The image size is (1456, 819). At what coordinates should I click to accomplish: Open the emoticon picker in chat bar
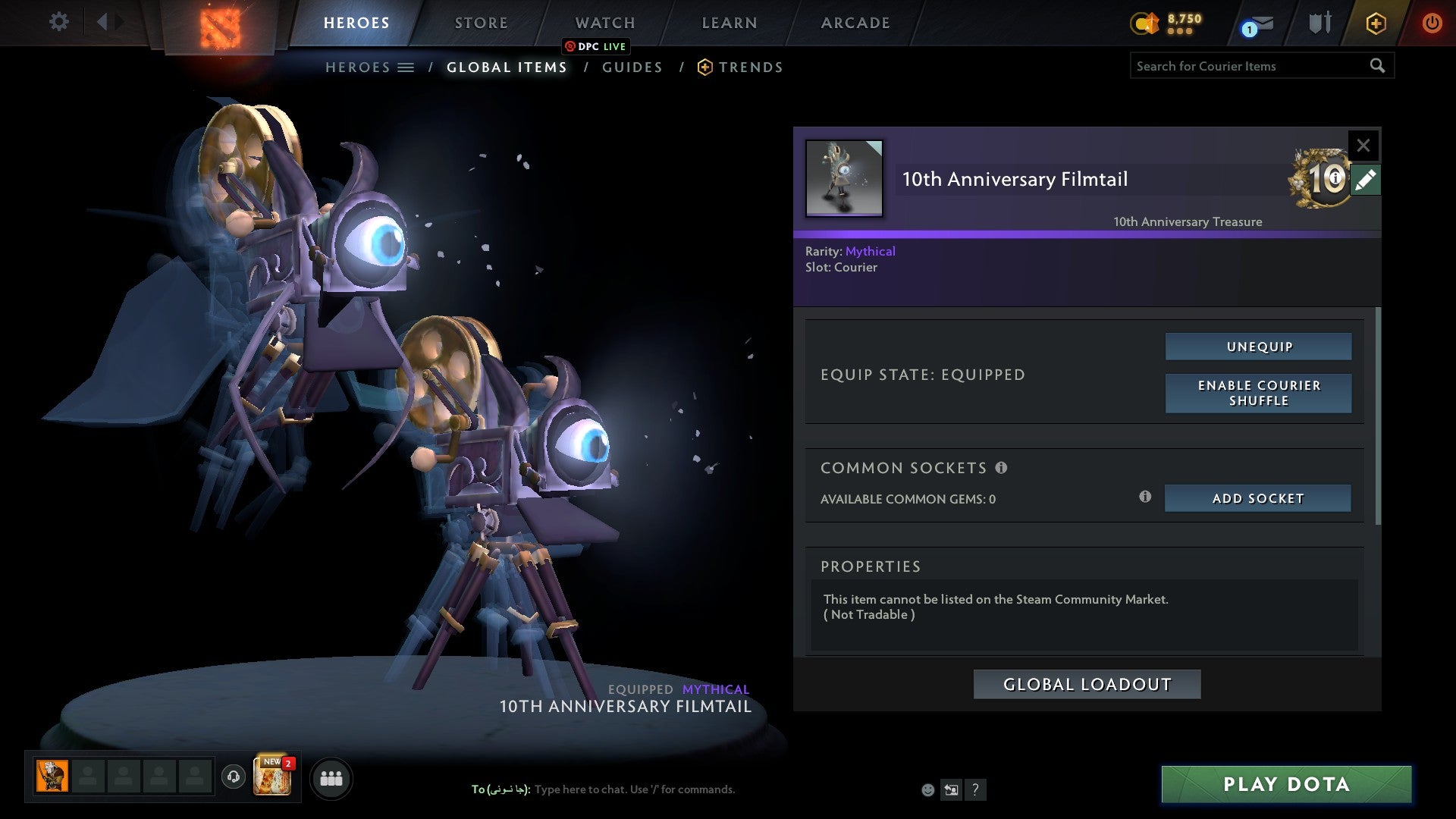[928, 789]
